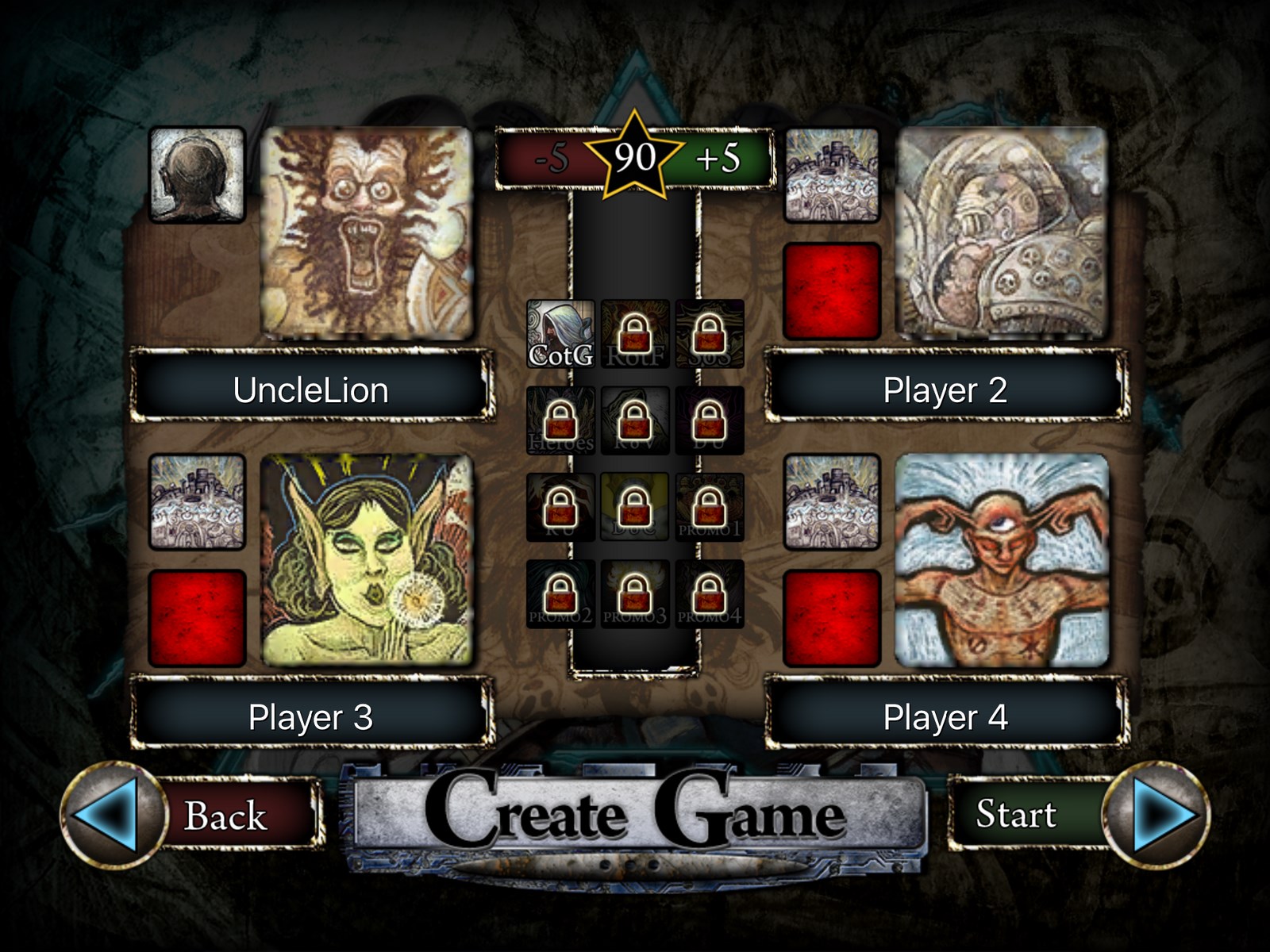Tap the locked PROMO4 expansion tile

(x=709, y=594)
